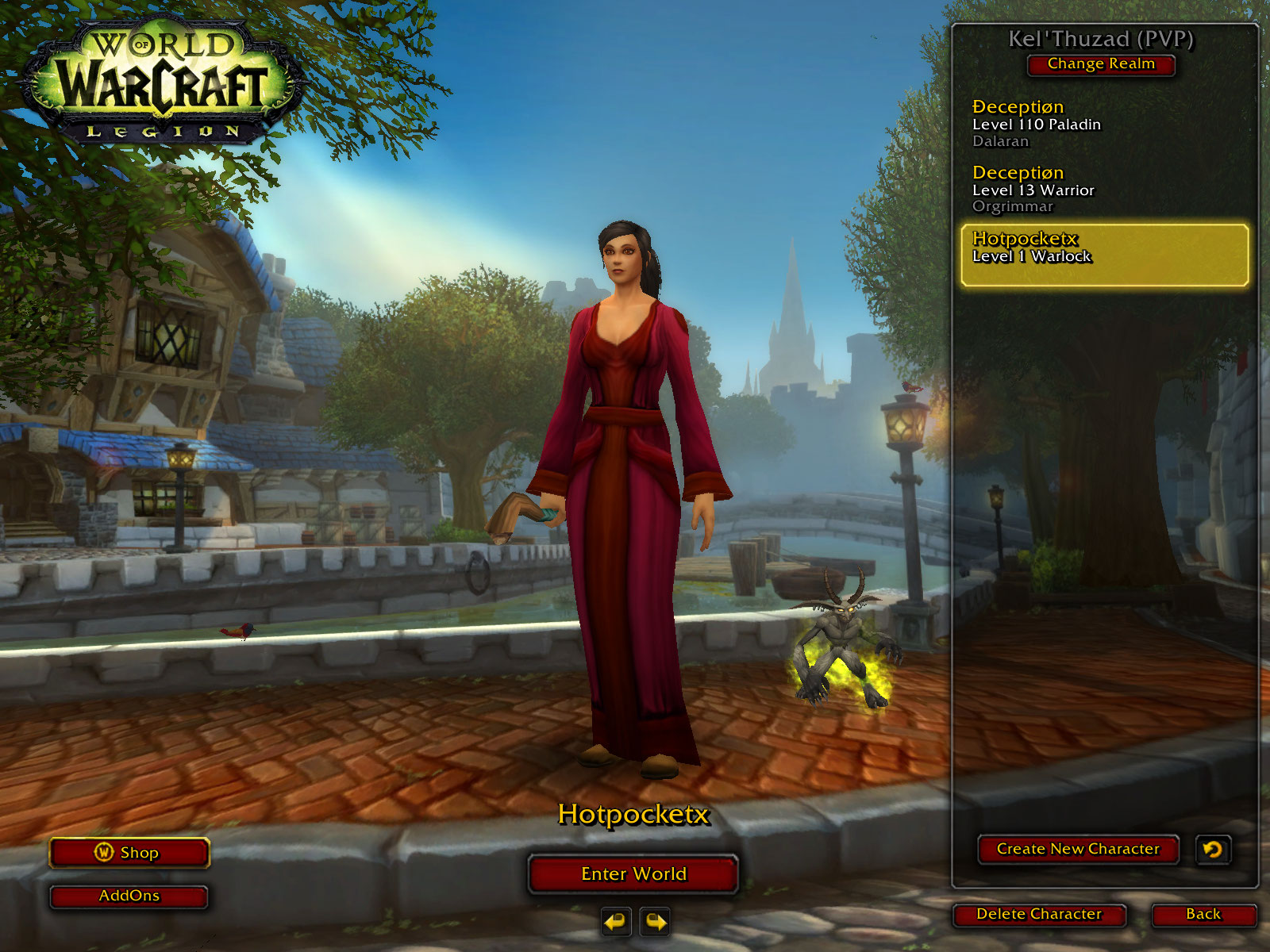Image resolution: width=1270 pixels, height=952 pixels.
Task: Create New Character
Action: click(x=1078, y=849)
